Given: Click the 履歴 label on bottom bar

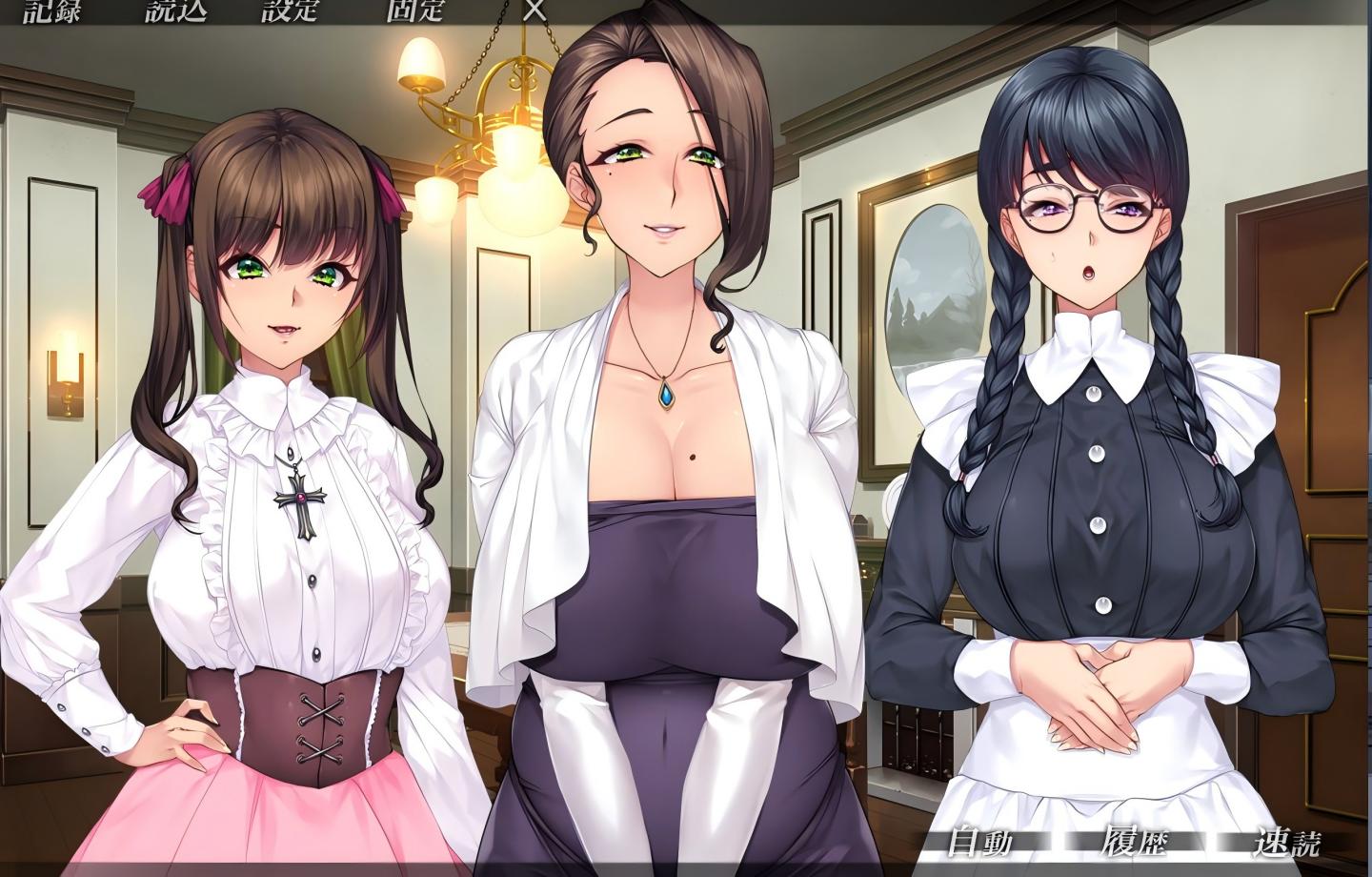Looking at the screenshot, I should [1134, 844].
